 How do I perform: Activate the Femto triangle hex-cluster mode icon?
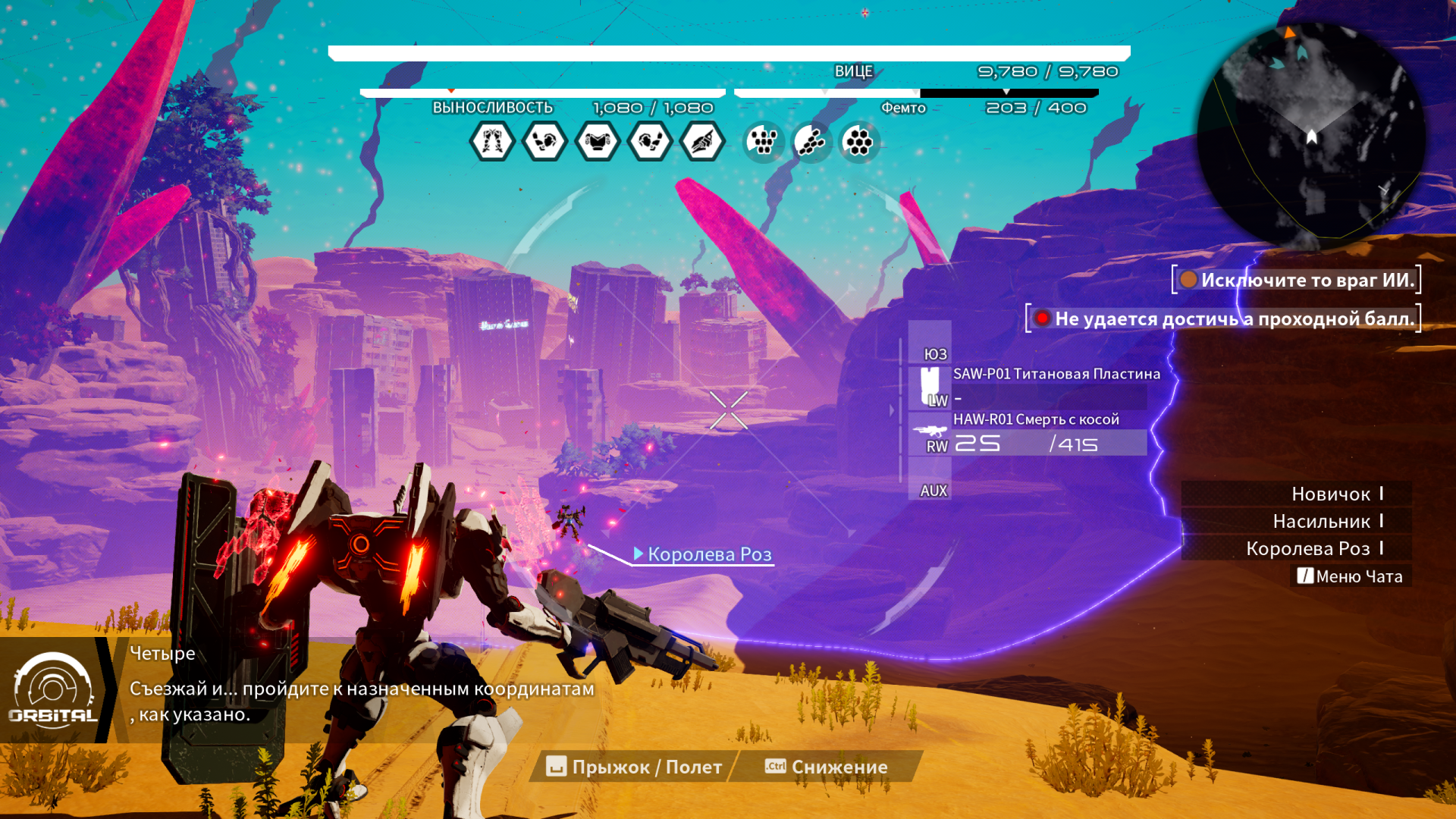coord(763,142)
